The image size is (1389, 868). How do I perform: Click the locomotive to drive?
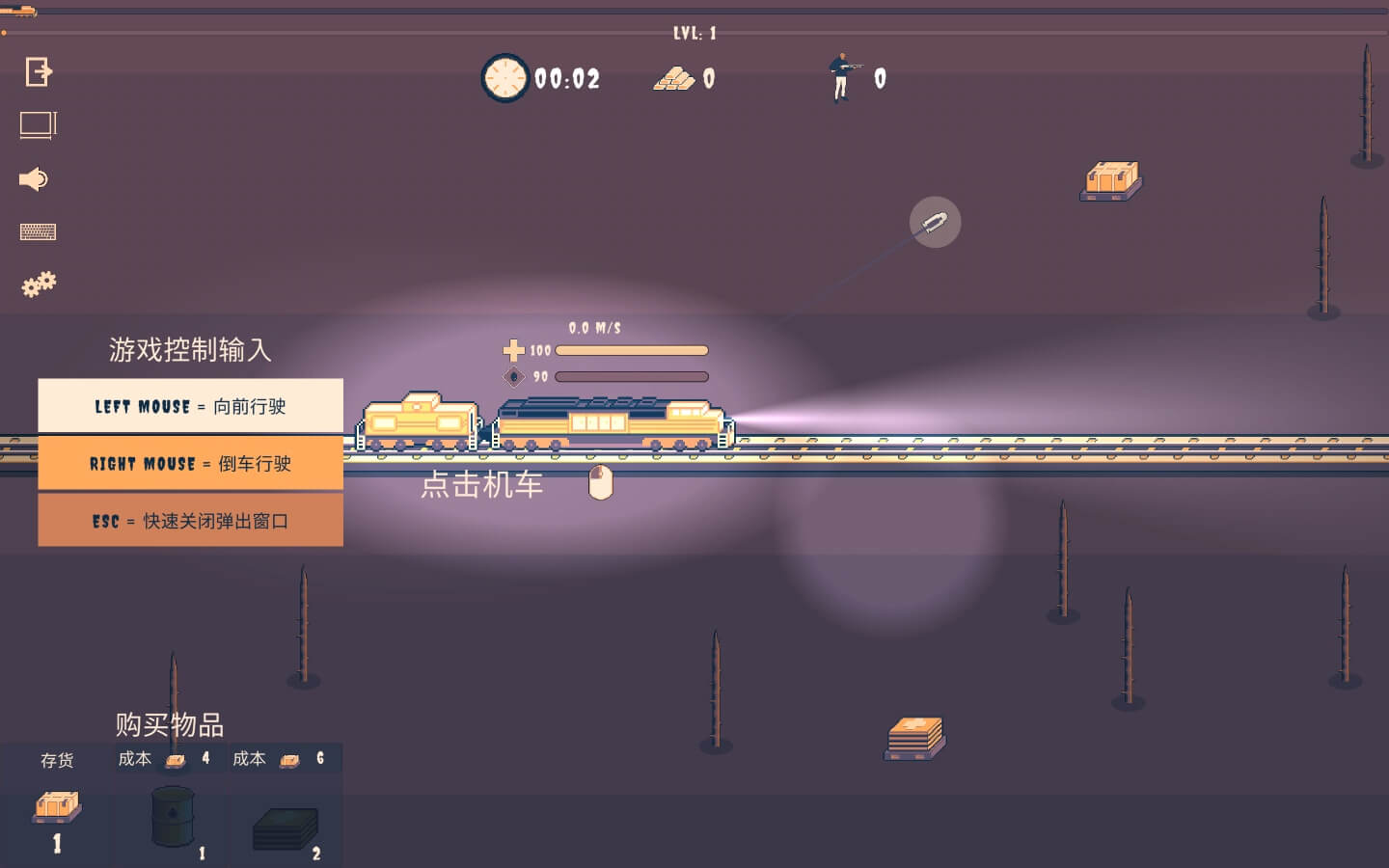[x=610, y=424]
